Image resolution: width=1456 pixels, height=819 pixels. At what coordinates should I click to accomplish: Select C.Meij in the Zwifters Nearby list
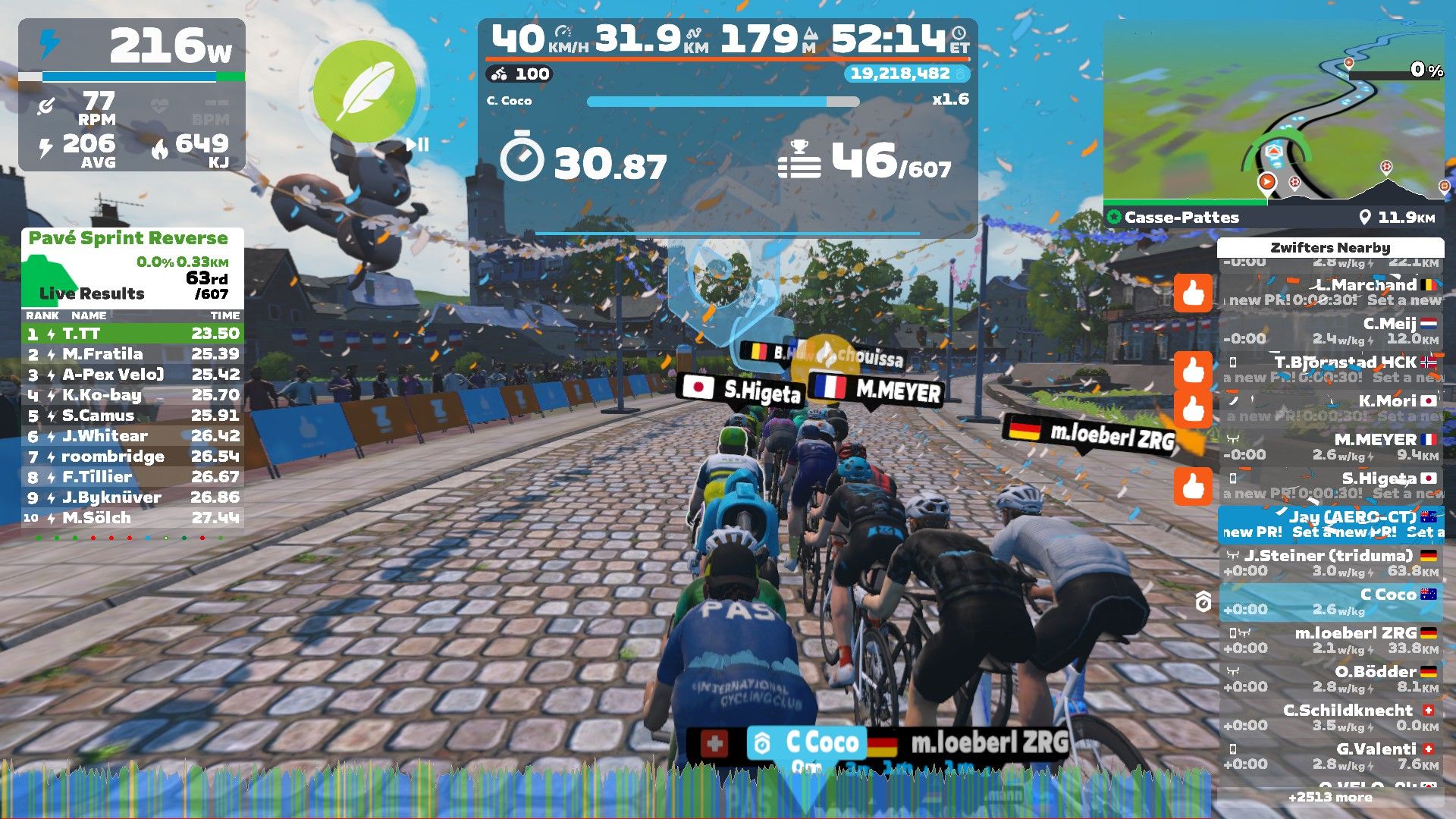coord(1331,331)
